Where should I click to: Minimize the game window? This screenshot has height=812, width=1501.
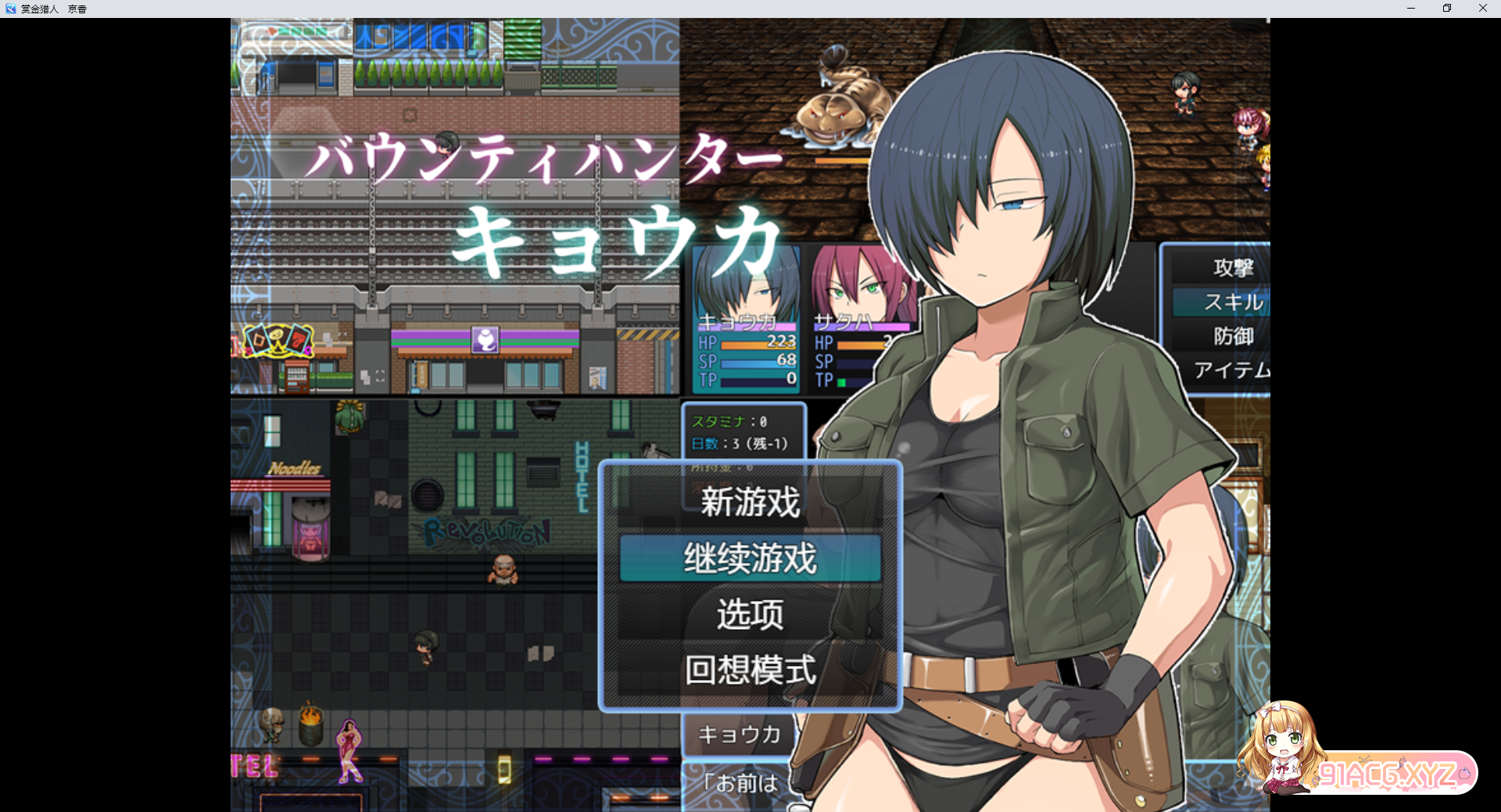(1411, 9)
